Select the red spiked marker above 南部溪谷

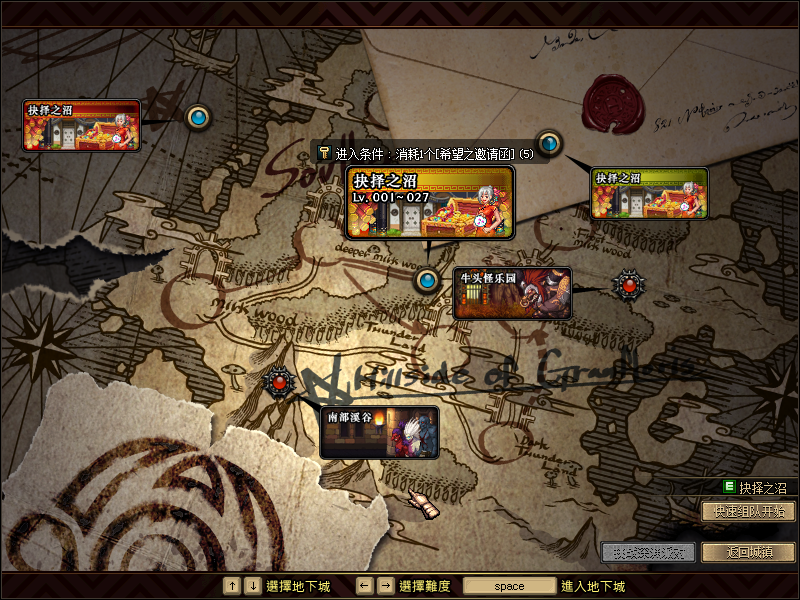(x=279, y=381)
